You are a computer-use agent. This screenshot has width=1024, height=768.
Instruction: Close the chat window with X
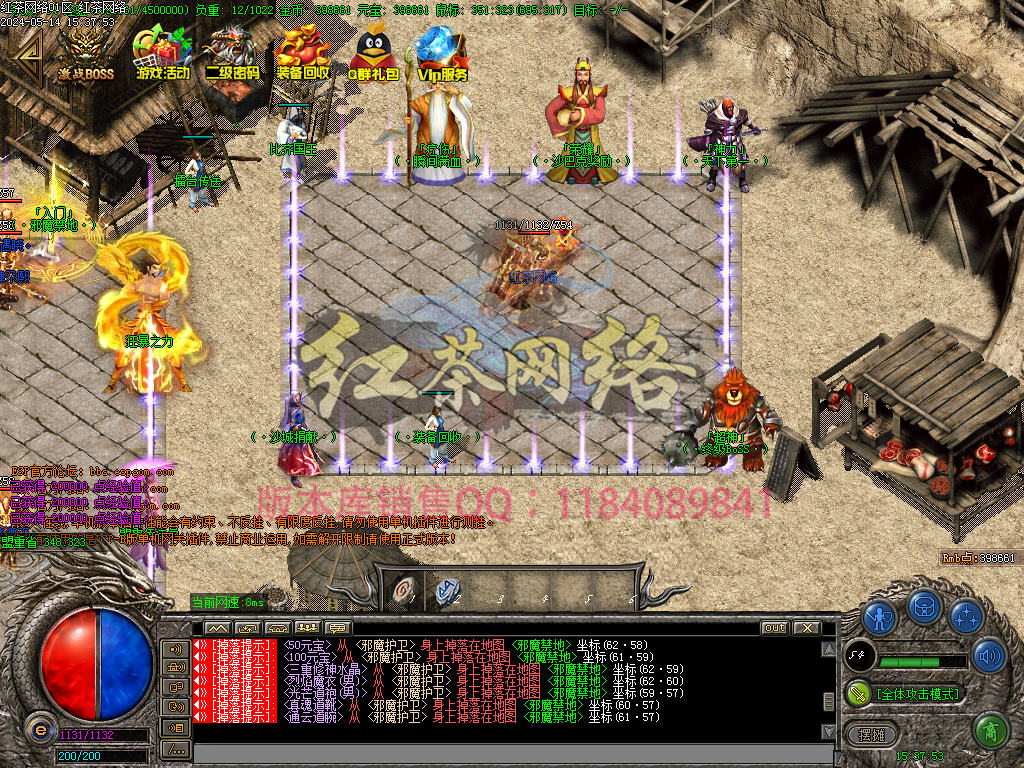pyautogui.click(x=807, y=628)
